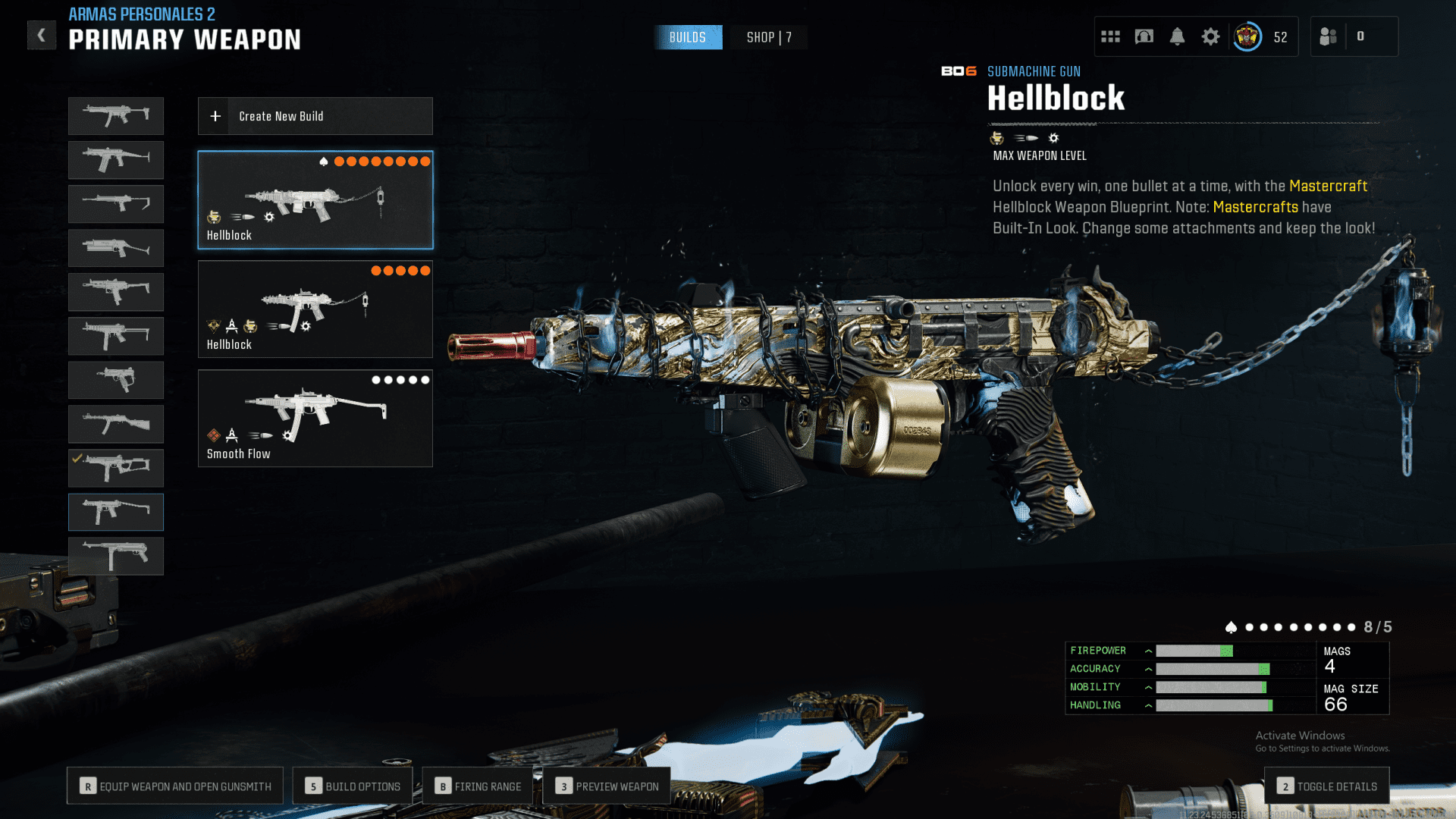1456x819 pixels.
Task: Open the grid menu icon
Action: point(1110,36)
